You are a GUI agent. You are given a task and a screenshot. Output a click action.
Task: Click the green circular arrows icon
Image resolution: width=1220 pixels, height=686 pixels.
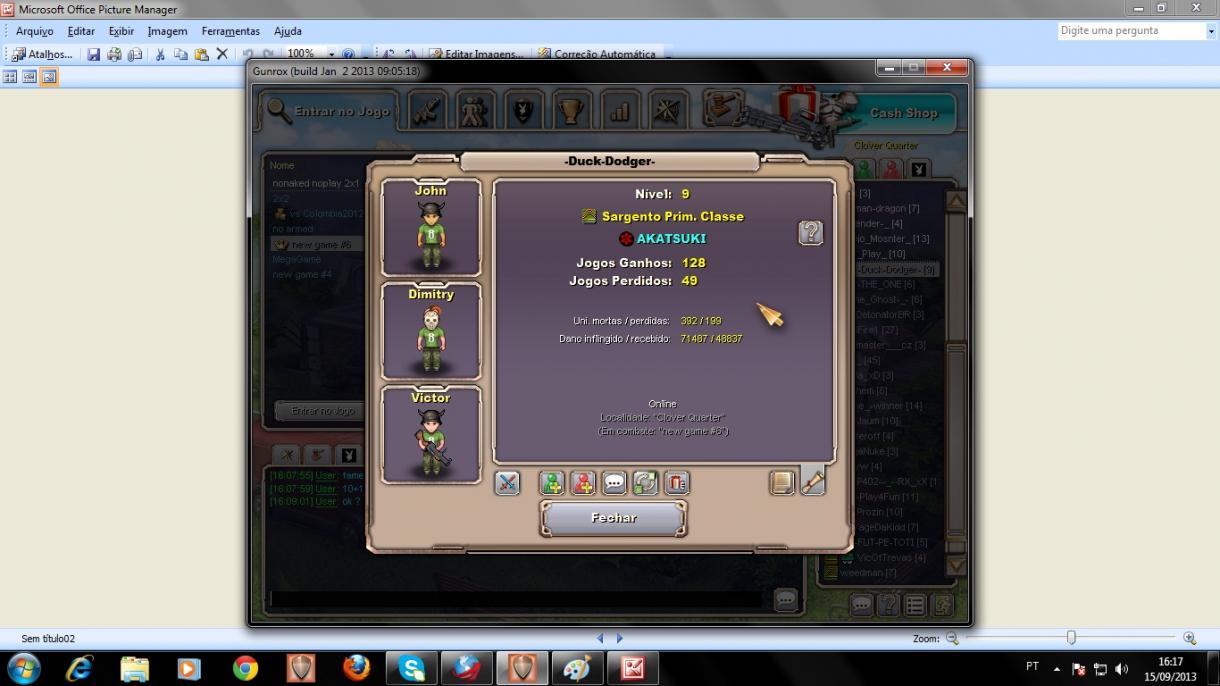click(645, 483)
